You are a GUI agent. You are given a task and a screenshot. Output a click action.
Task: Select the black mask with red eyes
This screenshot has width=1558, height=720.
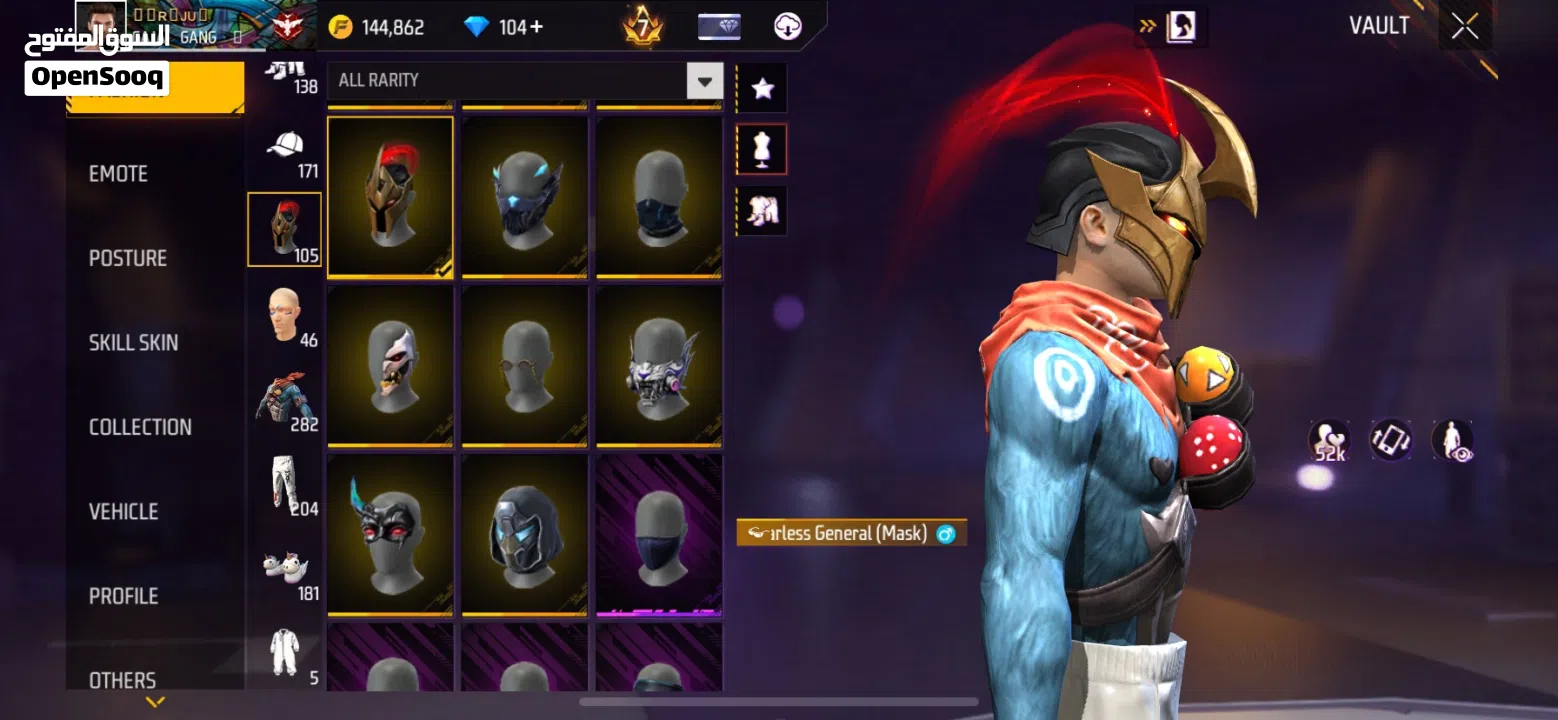tap(390, 534)
